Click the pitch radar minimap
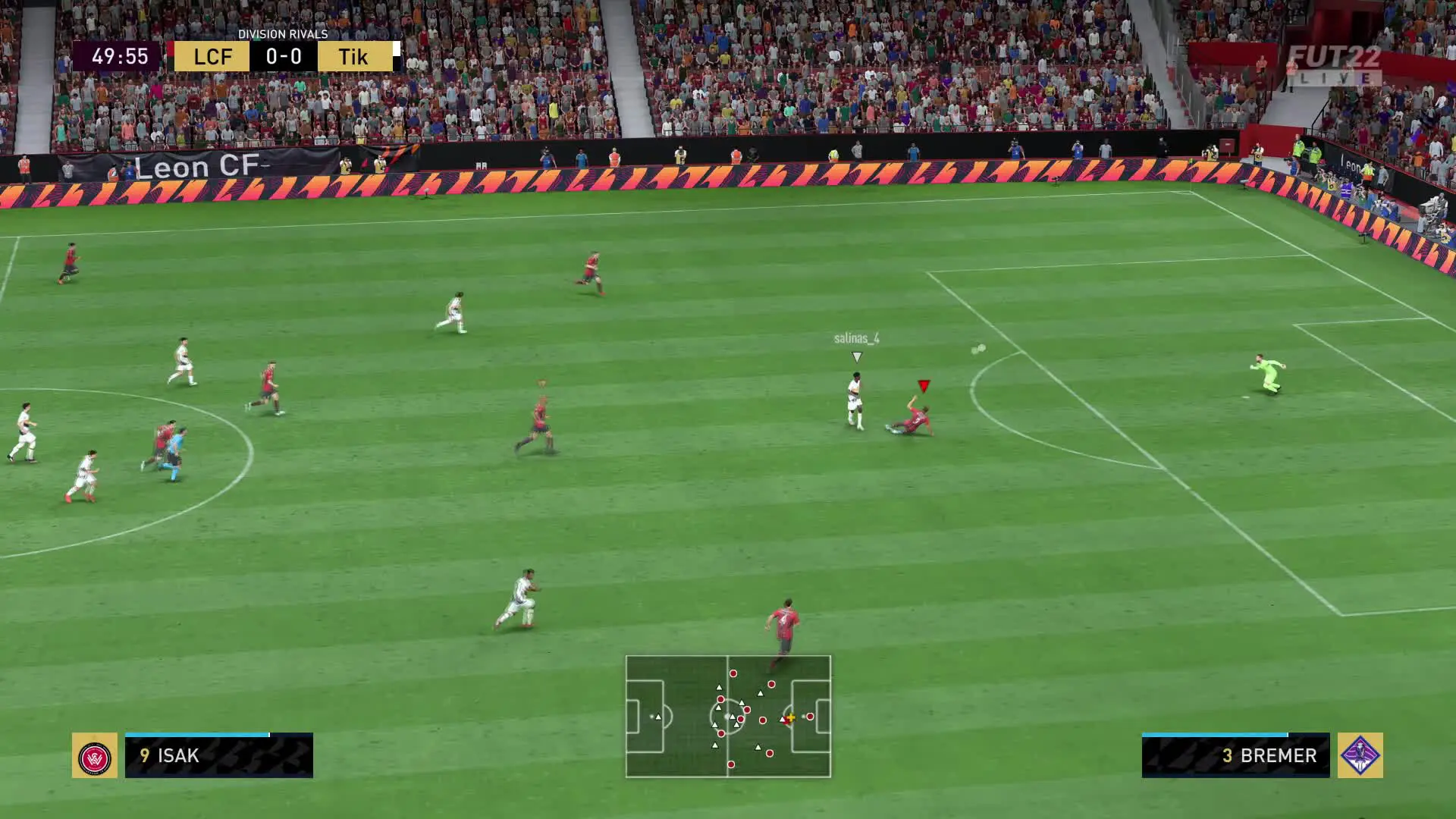Image resolution: width=1456 pixels, height=819 pixels. pos(728,717)
